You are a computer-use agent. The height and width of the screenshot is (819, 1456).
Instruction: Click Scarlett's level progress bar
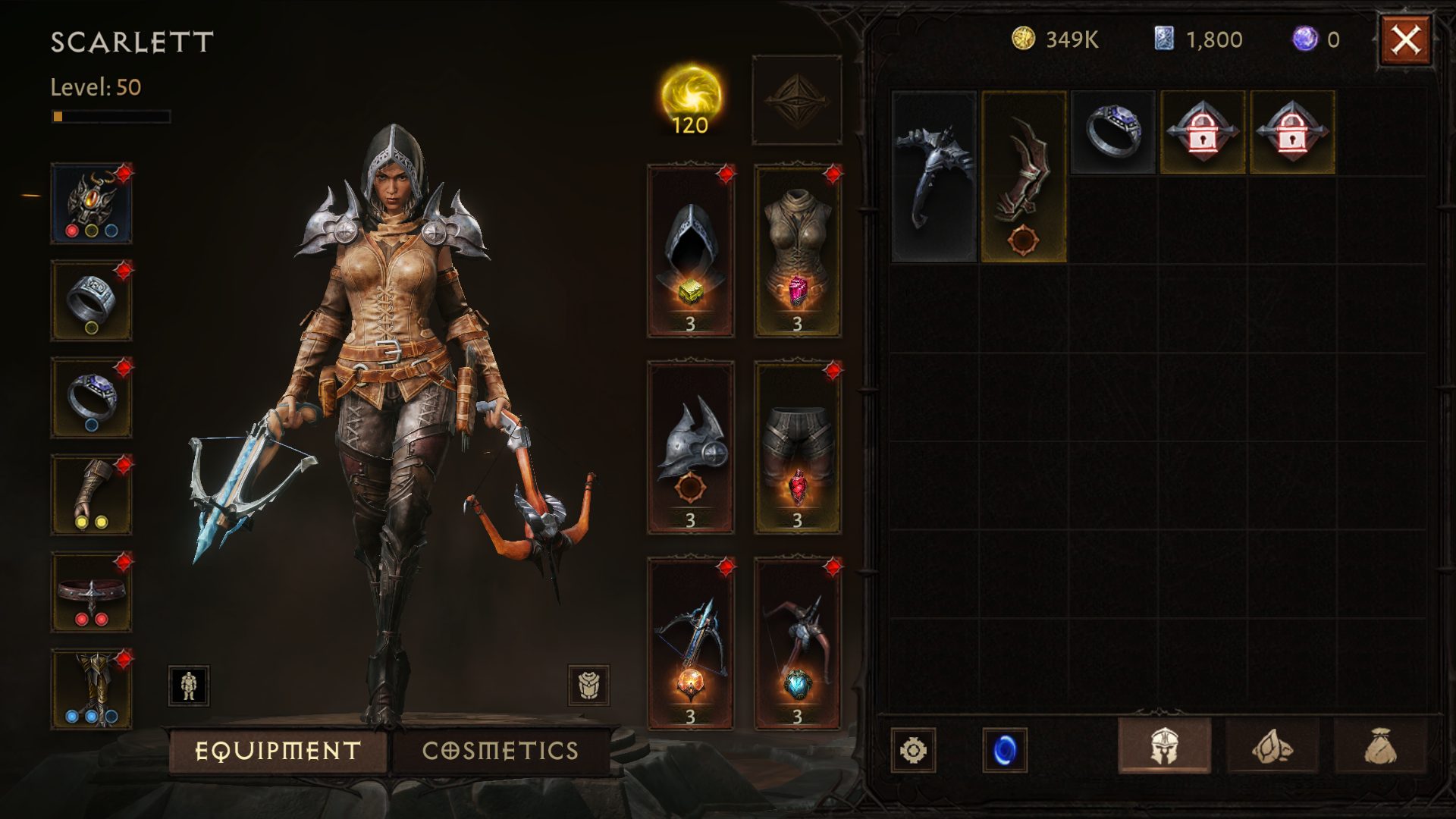point(111,116)
